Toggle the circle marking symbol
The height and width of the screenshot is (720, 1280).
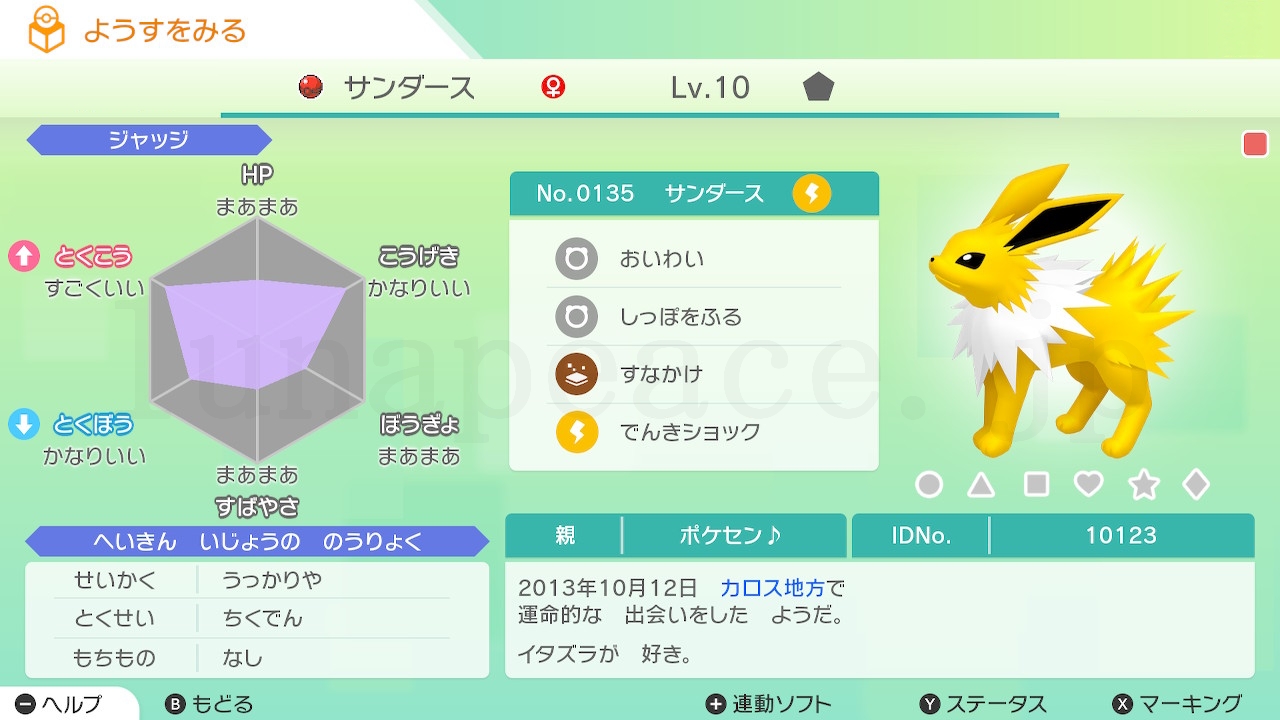click(x=929, y=484)
